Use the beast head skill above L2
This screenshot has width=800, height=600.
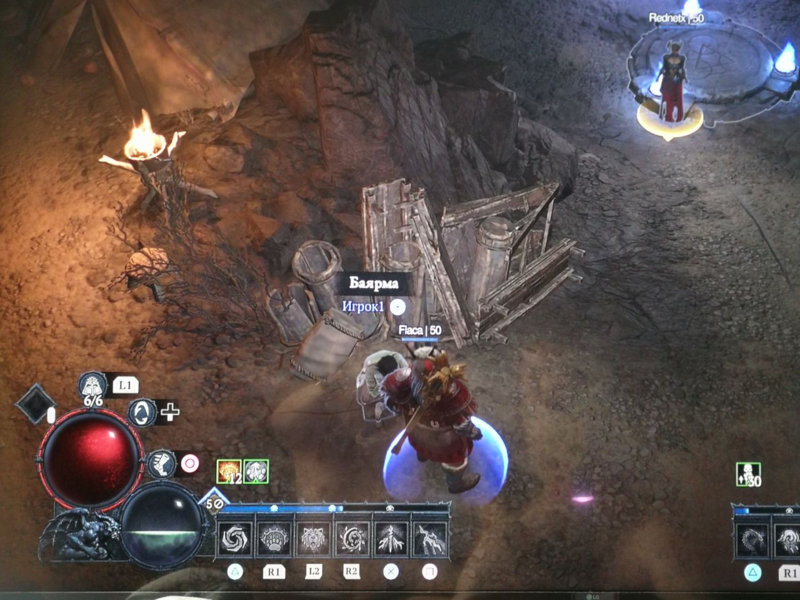pos(314,540)
